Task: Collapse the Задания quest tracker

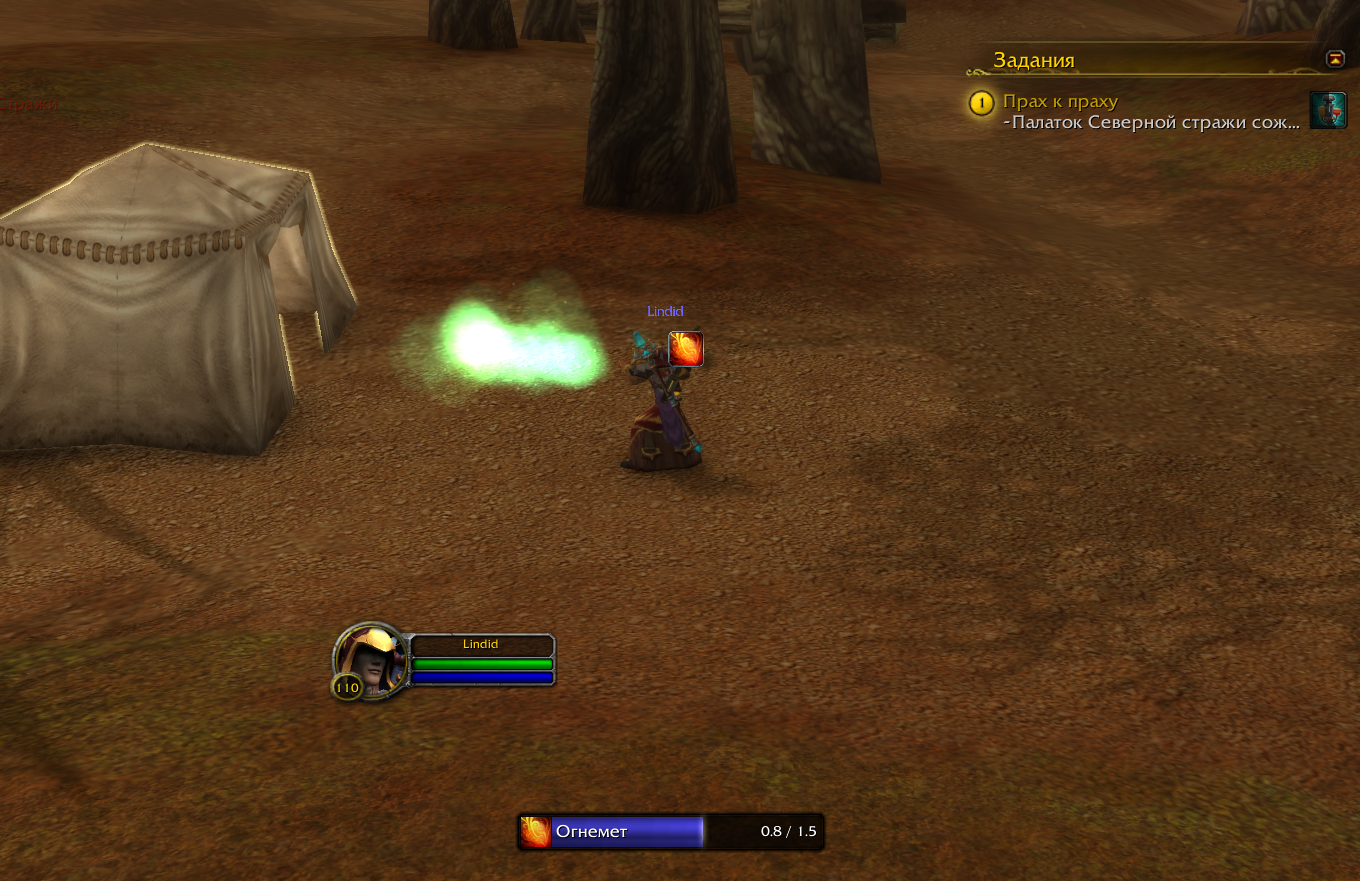Action: point(1335,59)
